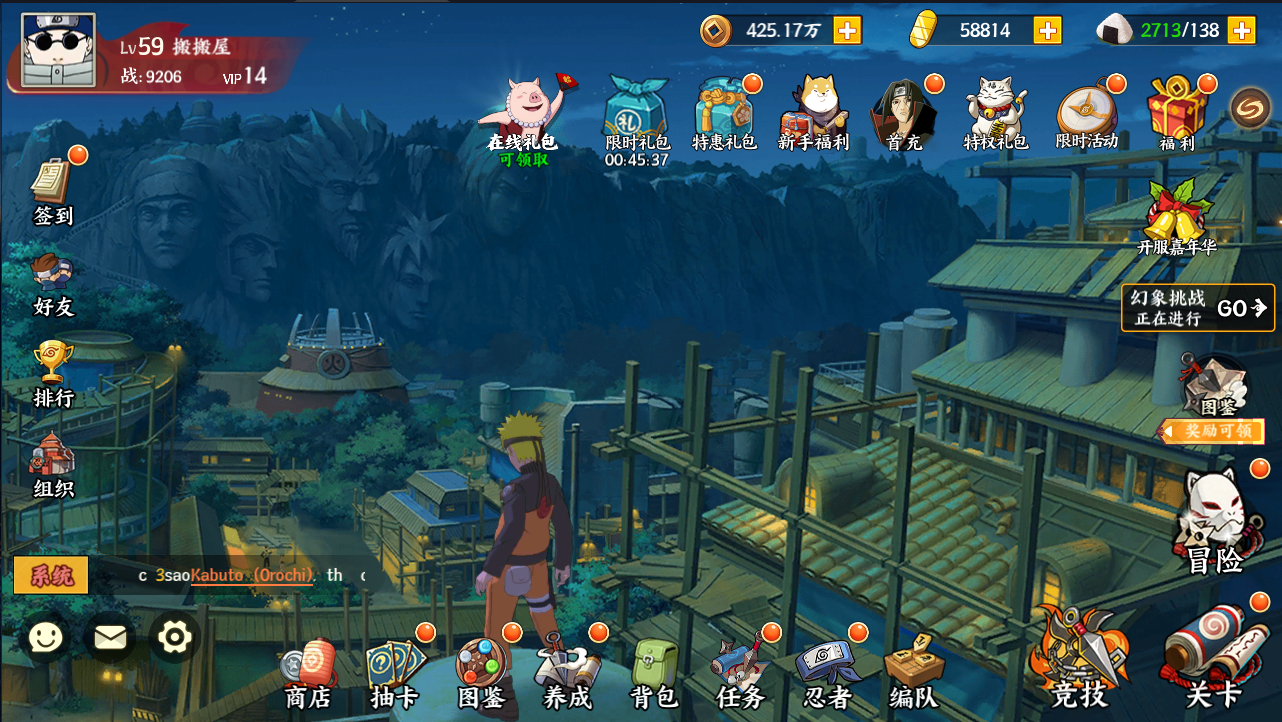
Task: View the 排行 trophy rankings
Action: (53, 374)
